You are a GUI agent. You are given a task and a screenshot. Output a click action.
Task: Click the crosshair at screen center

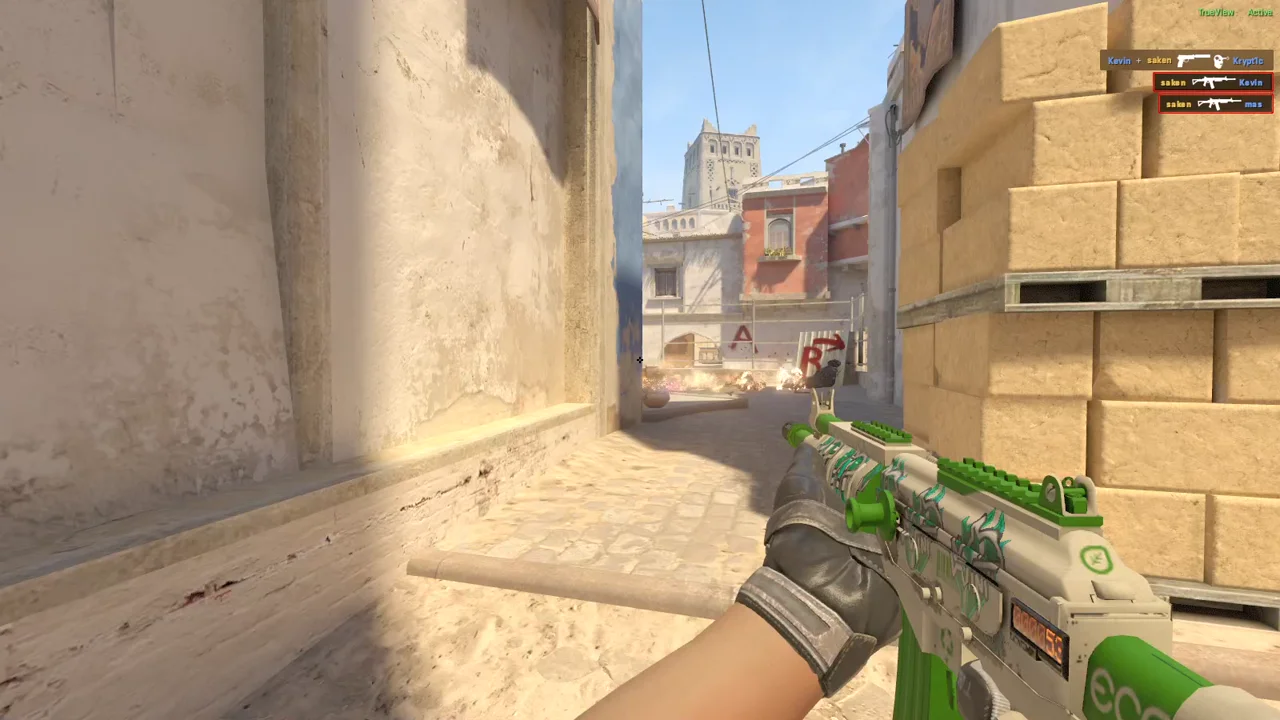click(640, 360)
